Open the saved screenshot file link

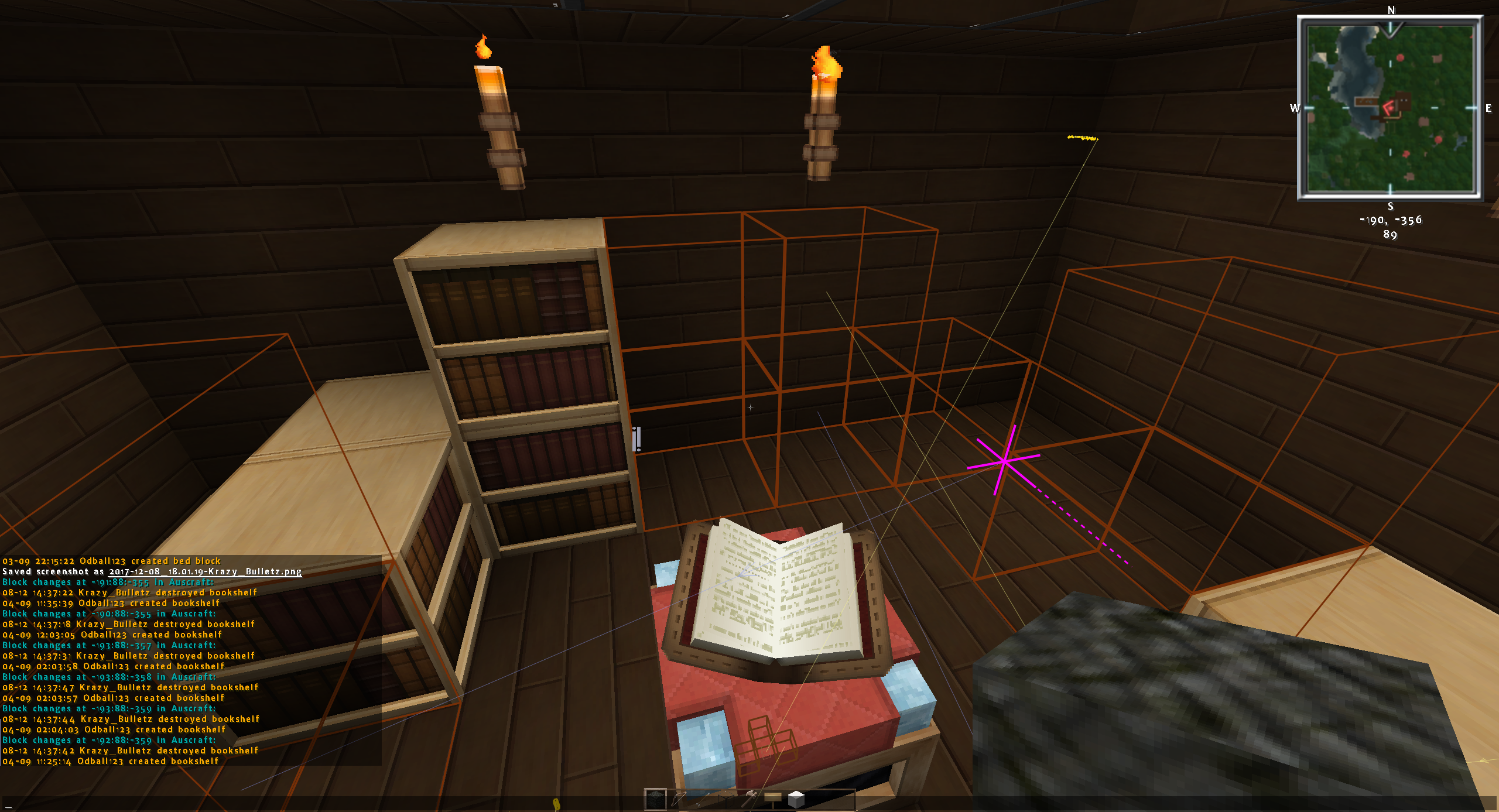click(205, 571)
